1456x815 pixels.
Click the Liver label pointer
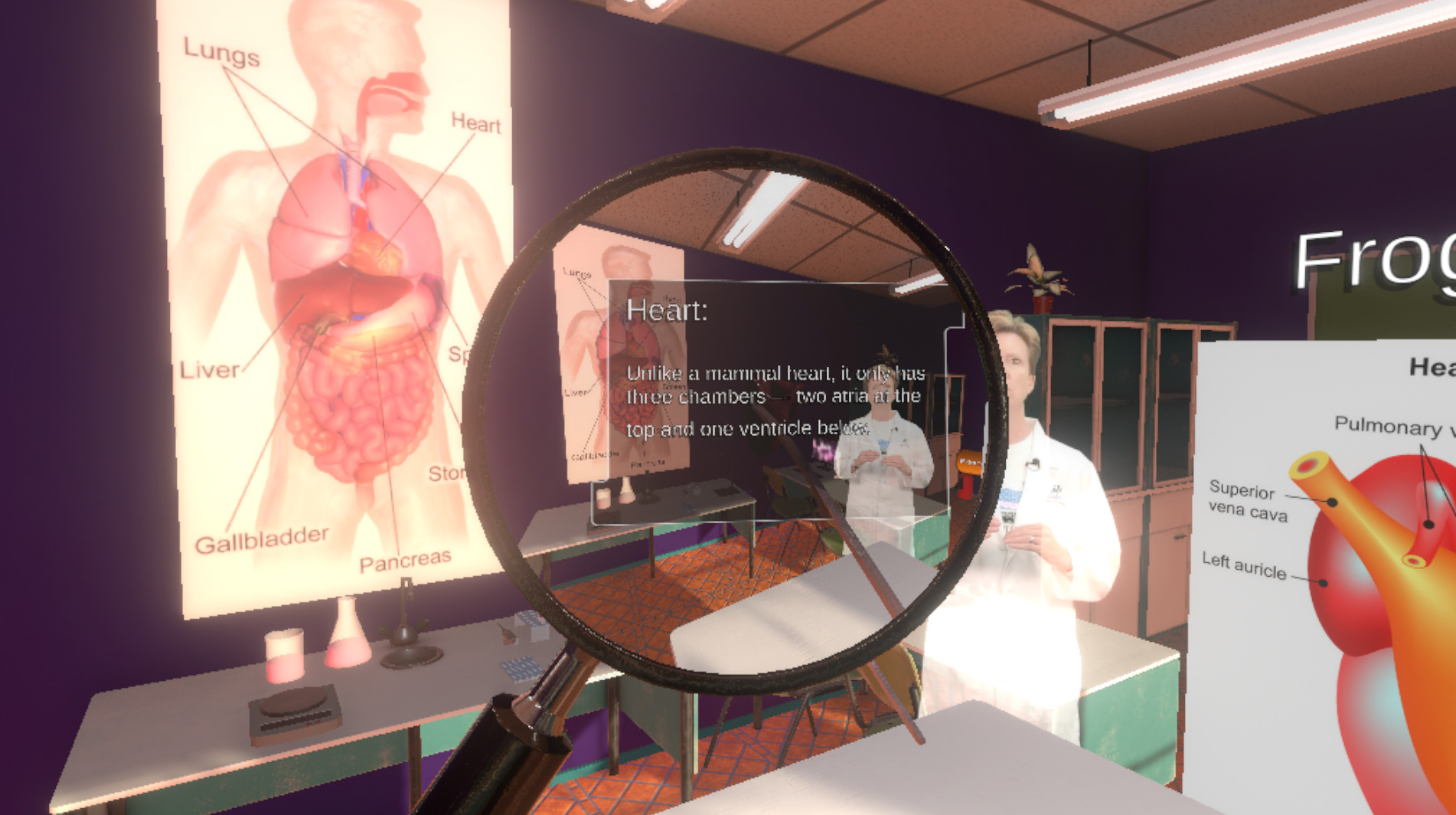209,370
